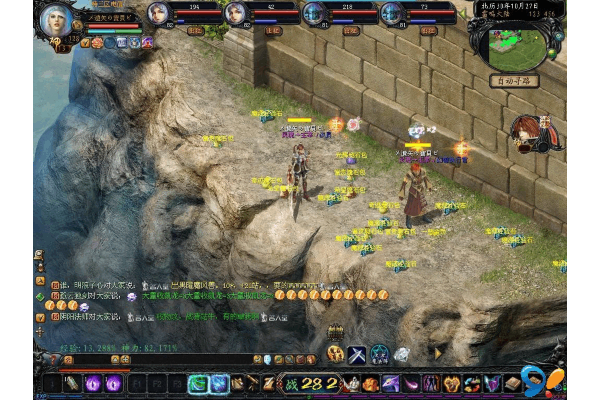Image resolution: width=600 pixels, height=400 pixels.
Task: Select the party member portrait with 194 HP
Action: [158, 14]
